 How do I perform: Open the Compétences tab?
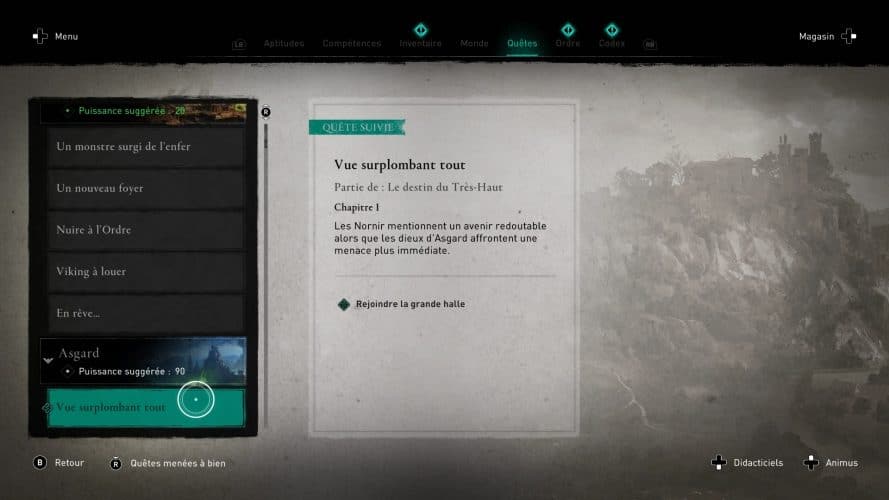tap(351, 43)
